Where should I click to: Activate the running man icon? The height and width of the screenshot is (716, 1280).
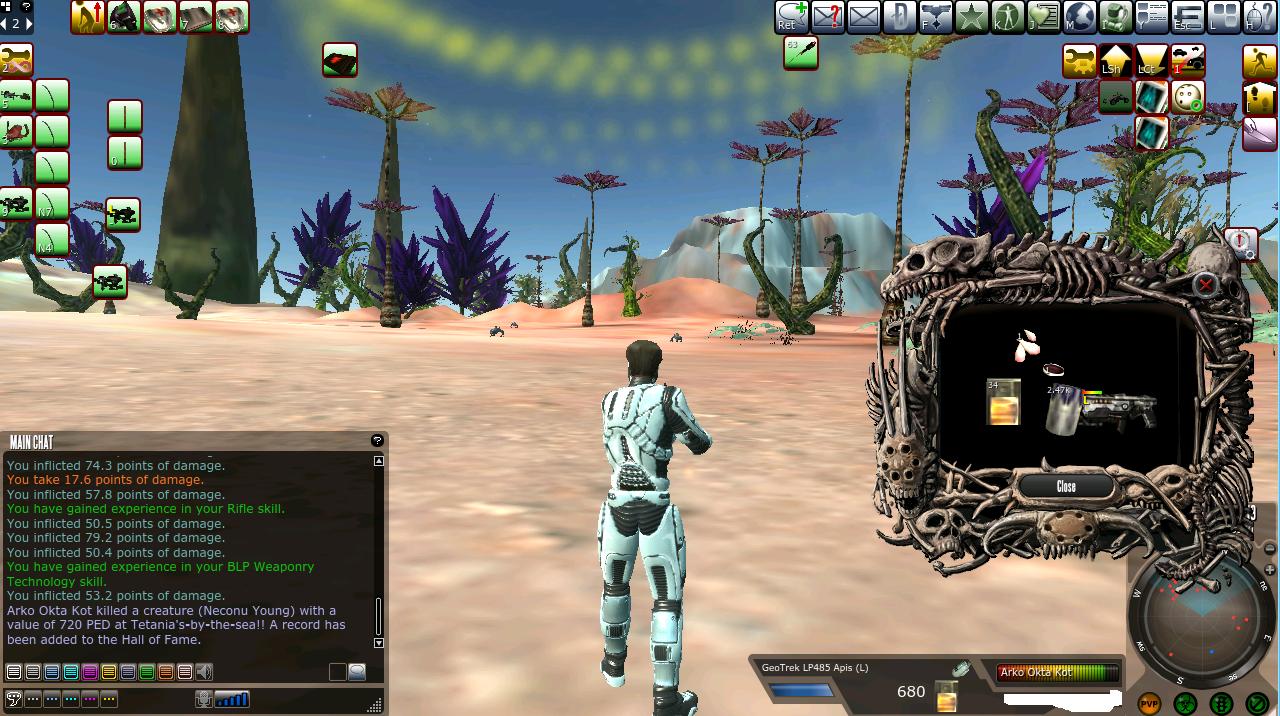coord(1259,62)
